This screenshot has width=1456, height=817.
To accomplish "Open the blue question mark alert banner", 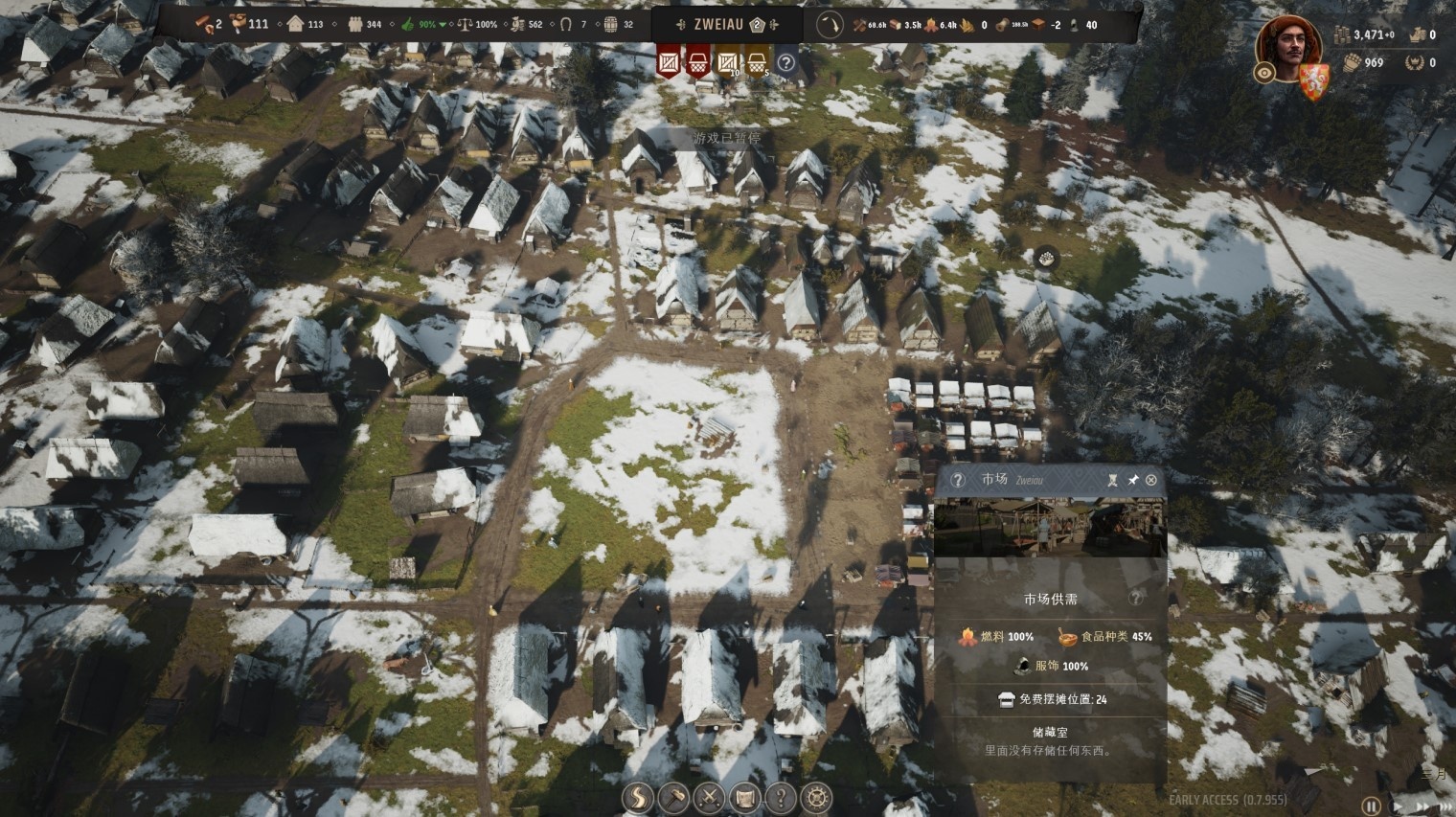I will pyautogui.click(x=785, y=63).
